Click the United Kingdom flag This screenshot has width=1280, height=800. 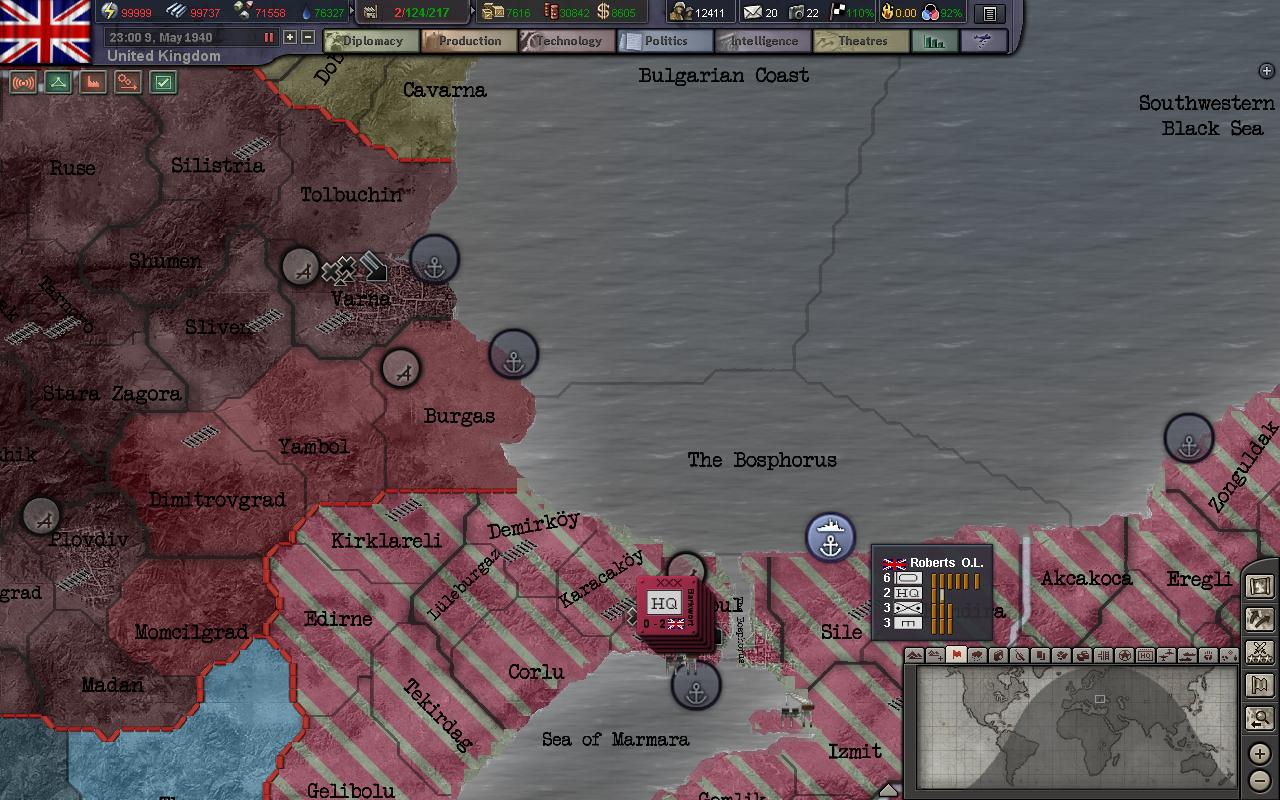tap(45, 30)
